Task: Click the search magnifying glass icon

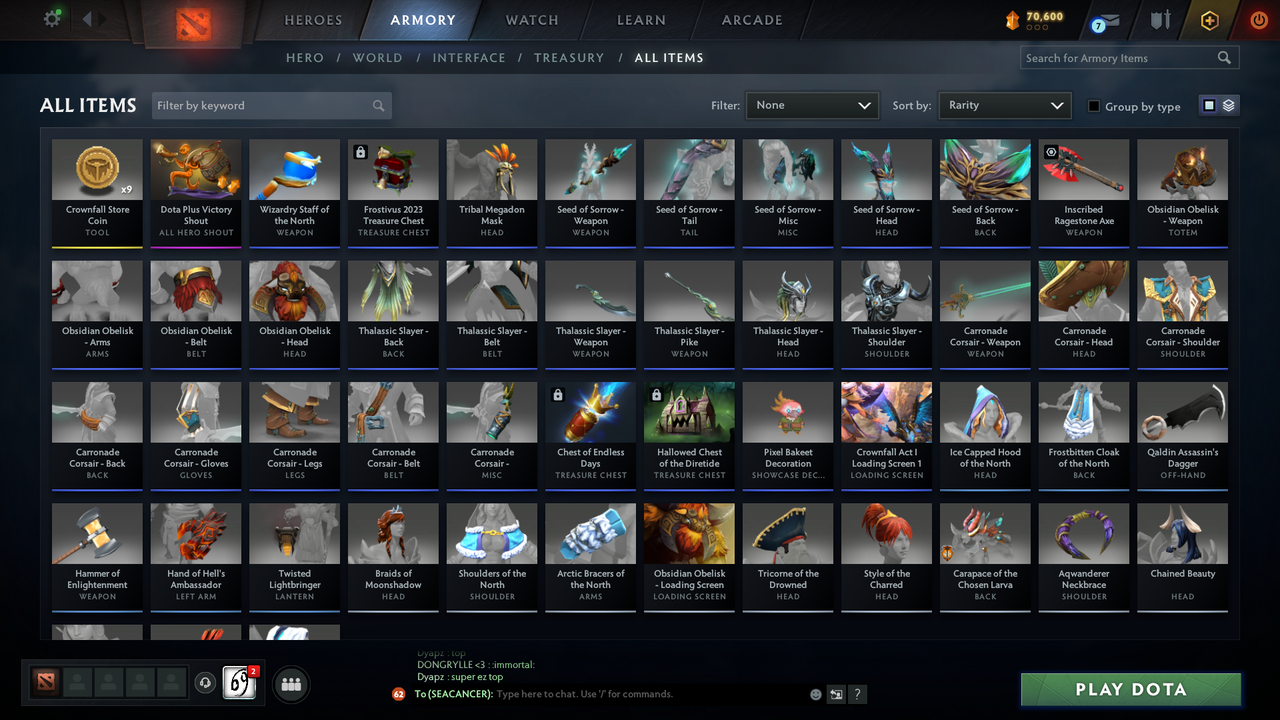Action: point(1224,57)
